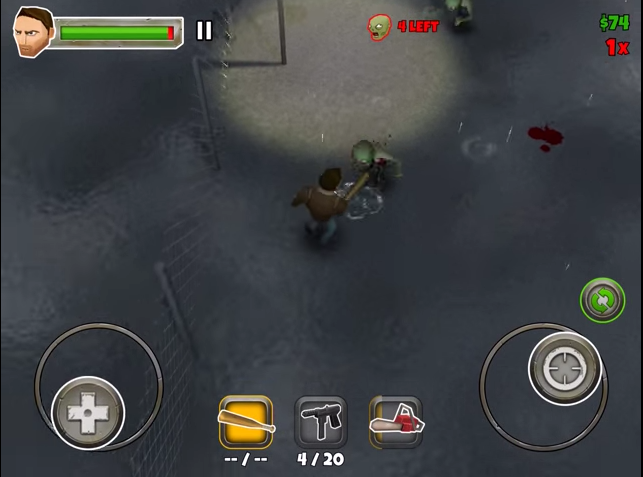This screenshot has width=643, height=477.
Task: Select the baseball bat weapon slot
Action: pos(245,422)
